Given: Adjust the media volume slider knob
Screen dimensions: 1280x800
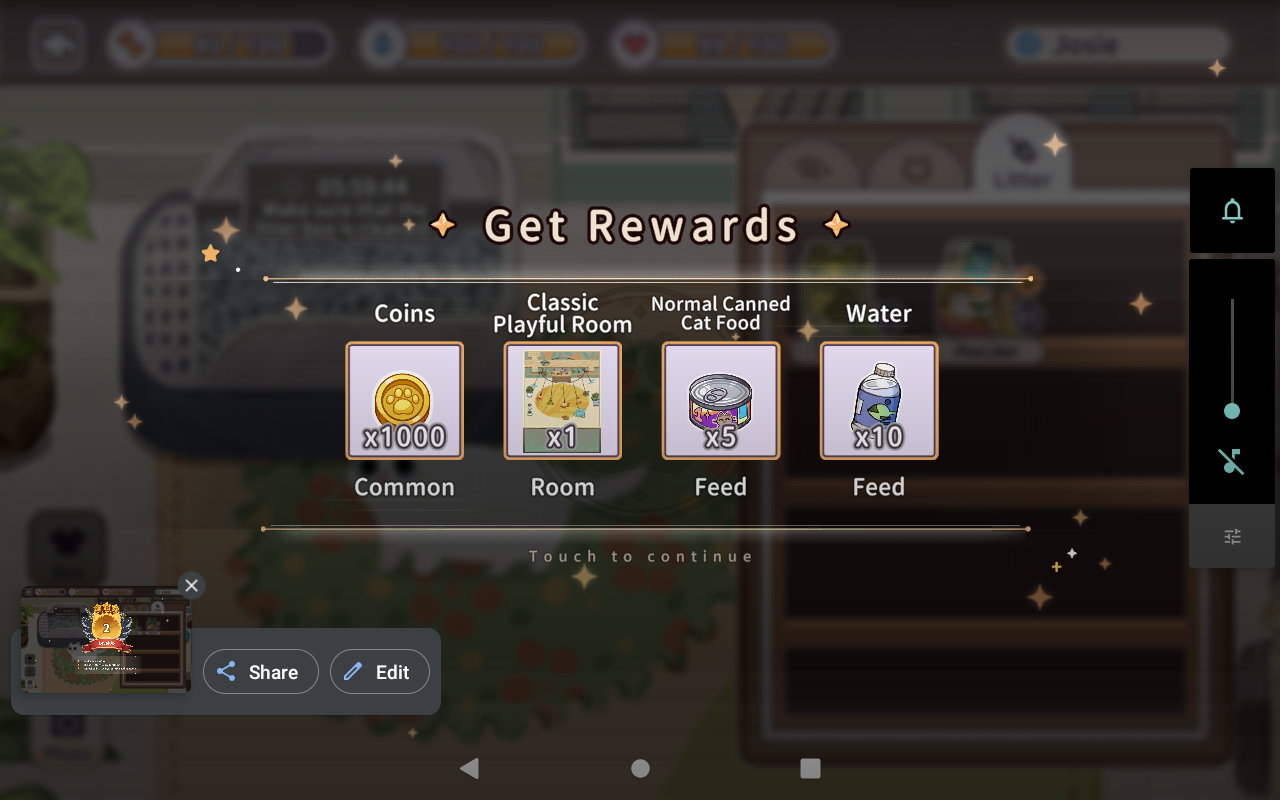Looking at the screenshot, I should (x=1231, y=411).
